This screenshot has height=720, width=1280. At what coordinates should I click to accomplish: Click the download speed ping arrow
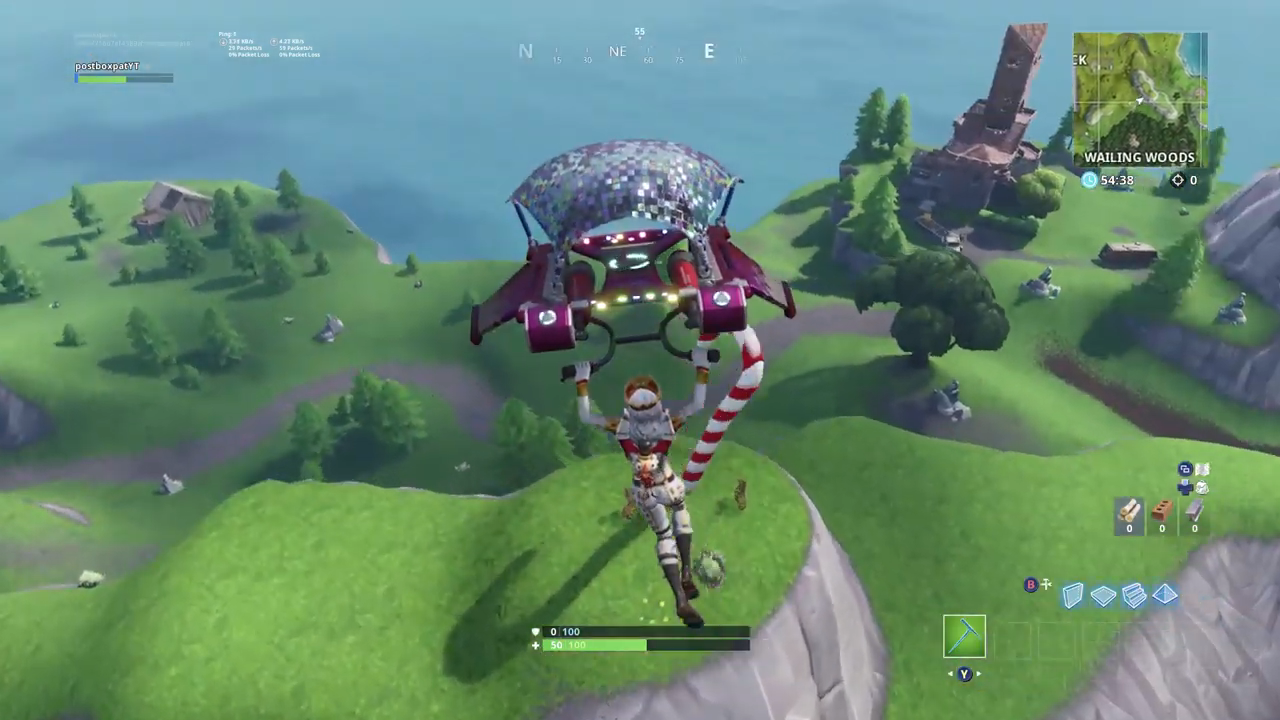coord(224,41)
